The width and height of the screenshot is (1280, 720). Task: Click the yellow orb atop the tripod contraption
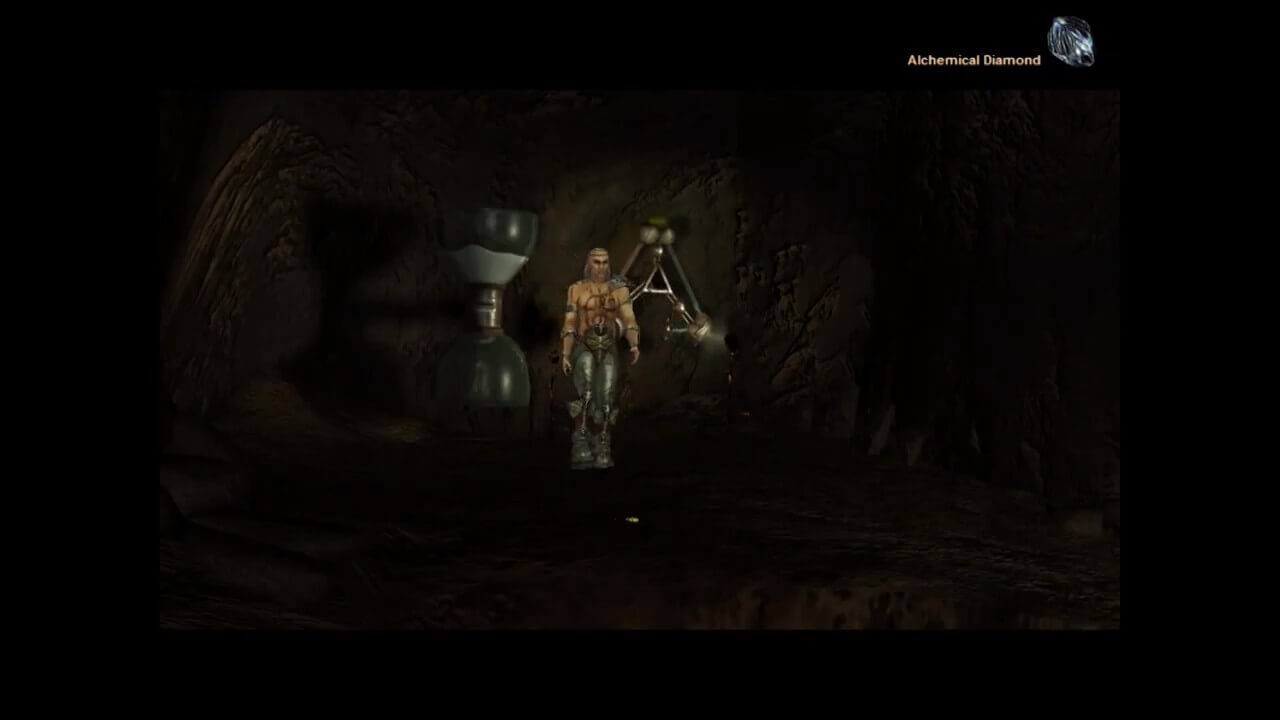656,222
